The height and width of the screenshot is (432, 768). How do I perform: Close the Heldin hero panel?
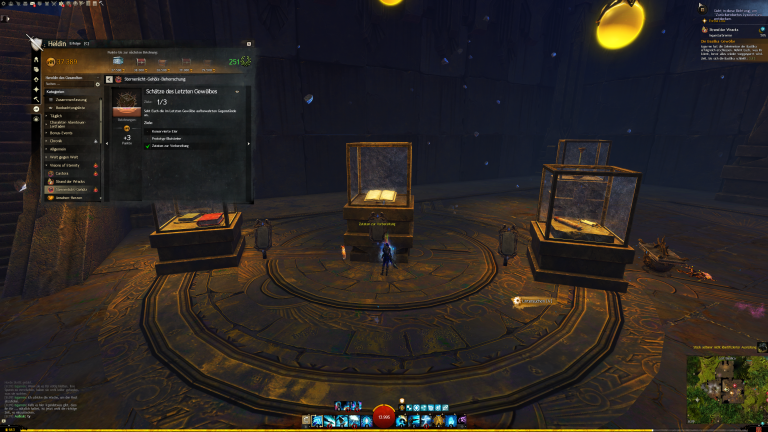click(248, 44)
